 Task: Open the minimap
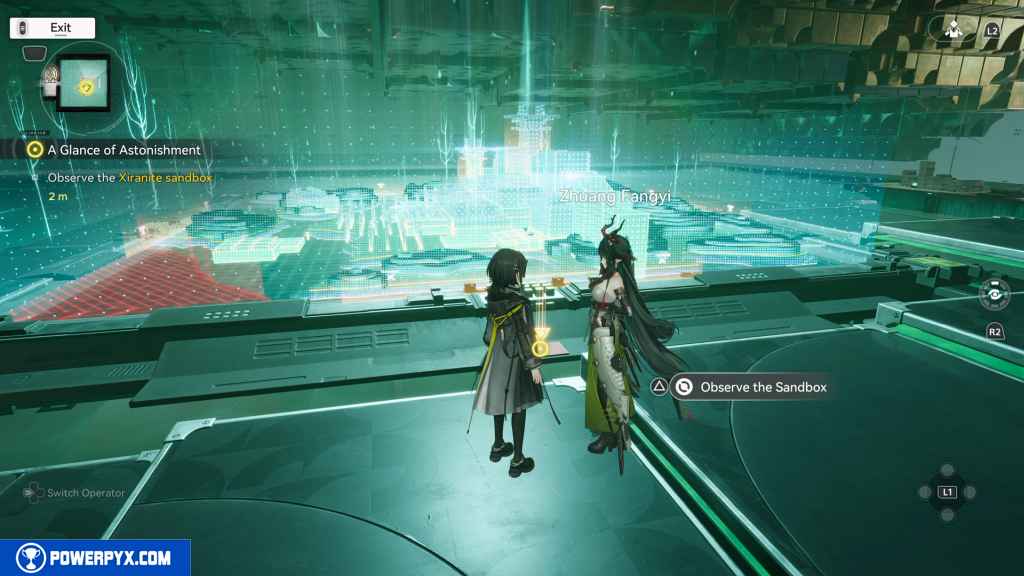(86, 83)
